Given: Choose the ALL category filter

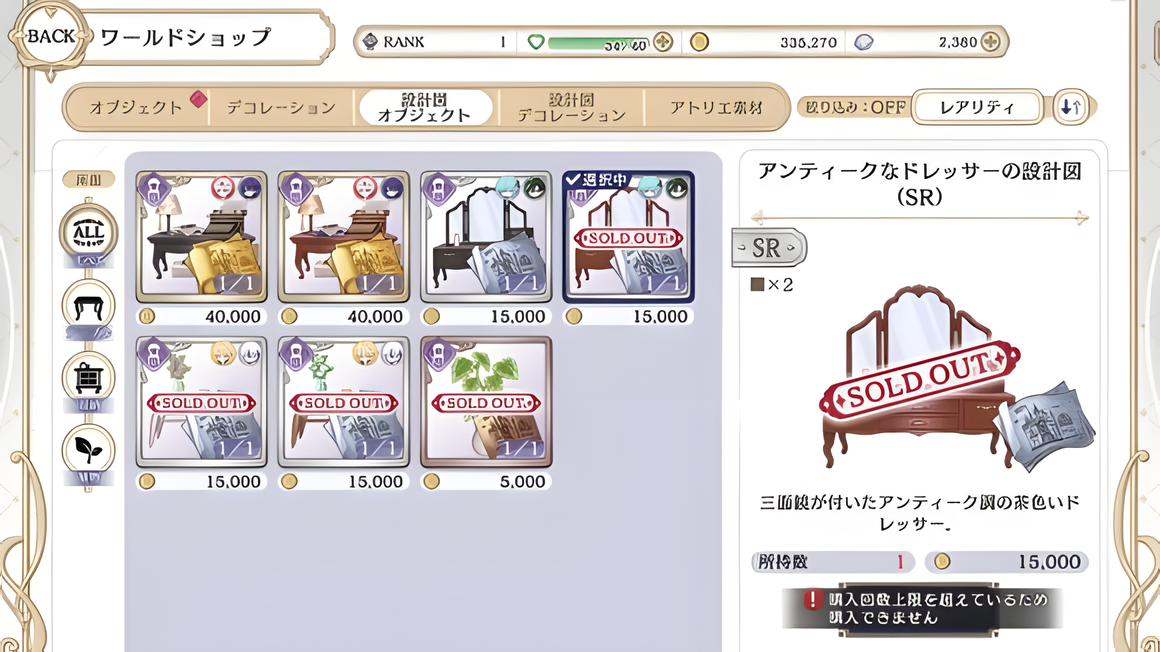Looking at the screenshot, I should [x=89, y=234].
